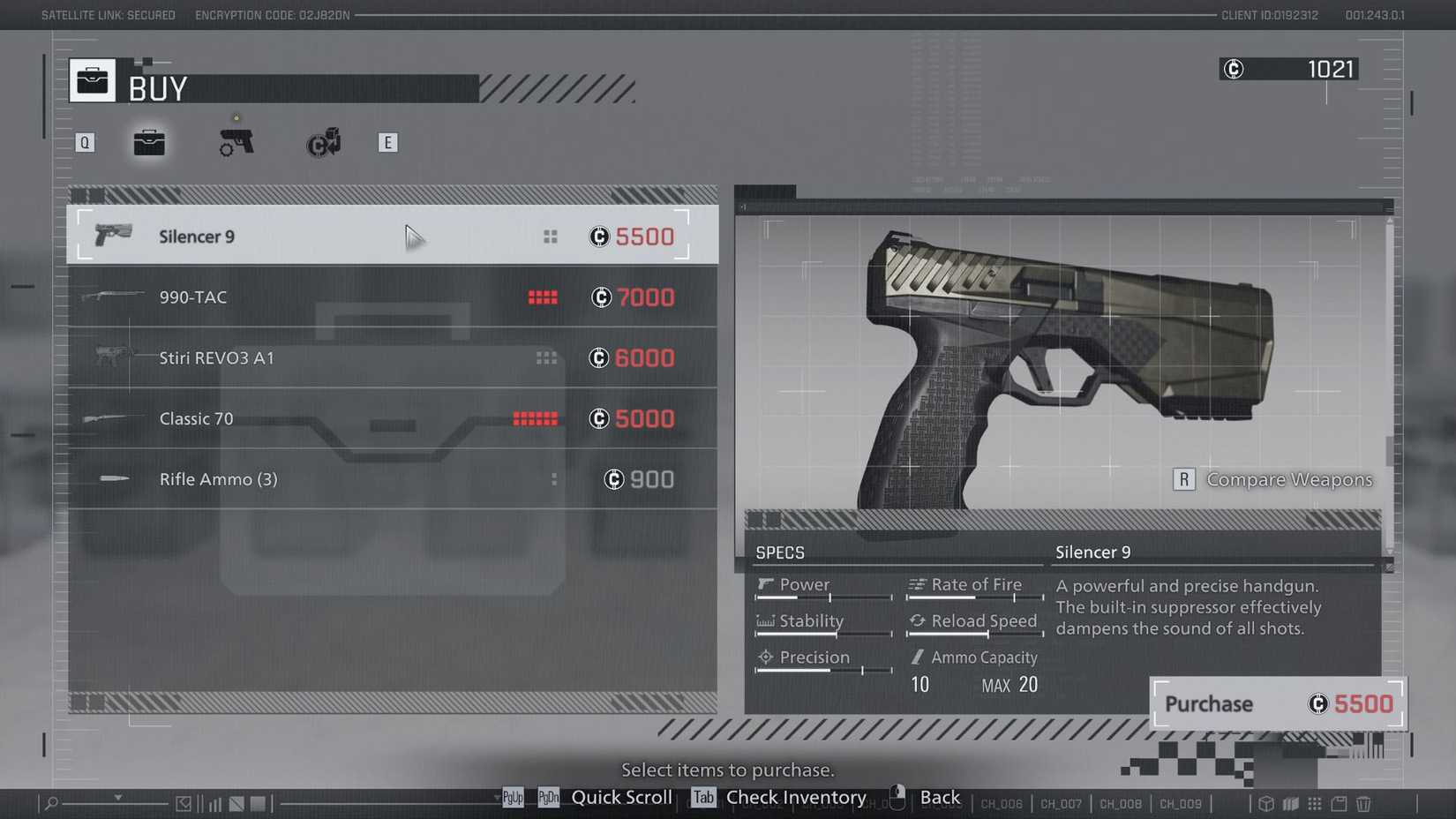This screenshot has height=819, width=1456.
Task: Select the Rifle Ammo (3) listing
Action: (393, 479)
